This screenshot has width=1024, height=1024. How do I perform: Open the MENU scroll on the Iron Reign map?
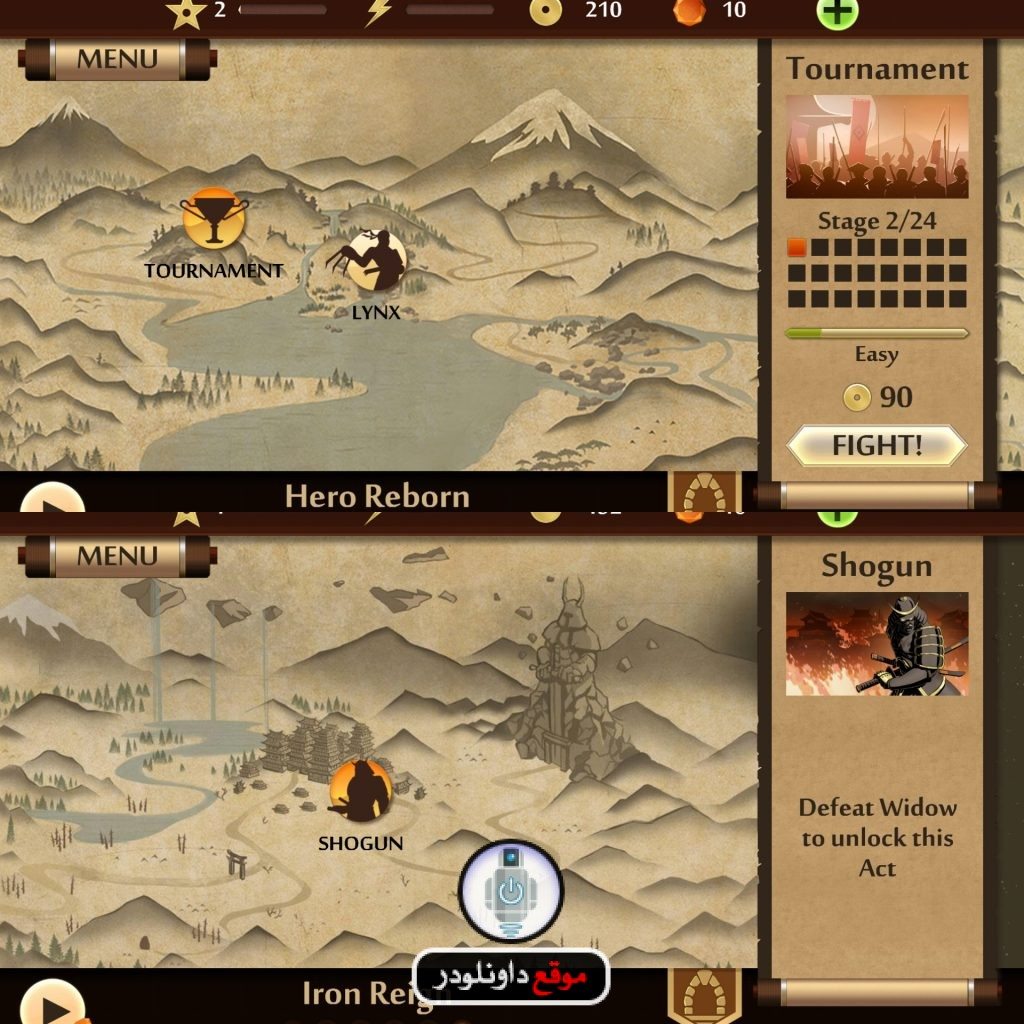[117, 556]
